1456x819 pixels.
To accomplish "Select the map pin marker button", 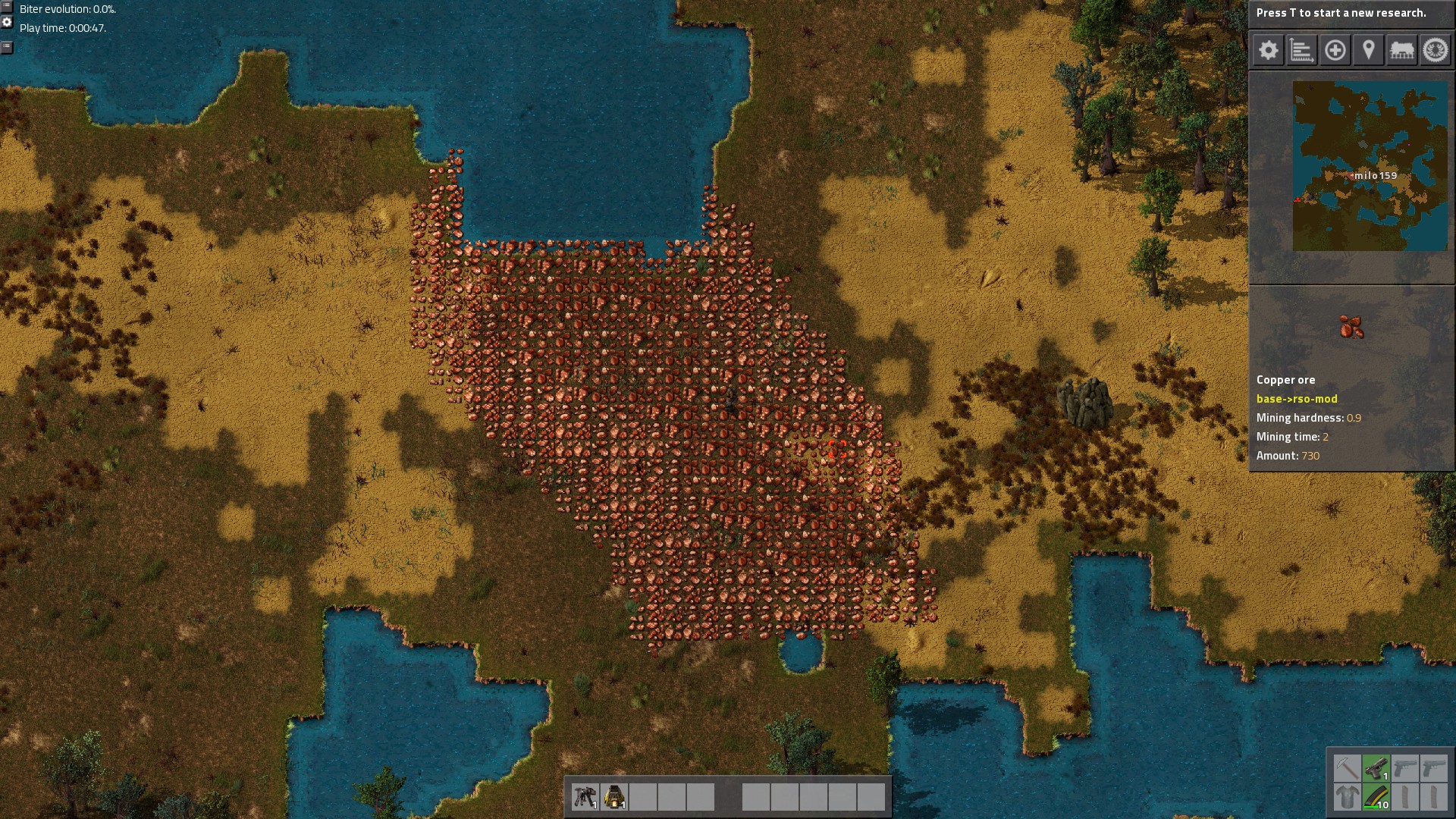I will [x=1368, y=51].
